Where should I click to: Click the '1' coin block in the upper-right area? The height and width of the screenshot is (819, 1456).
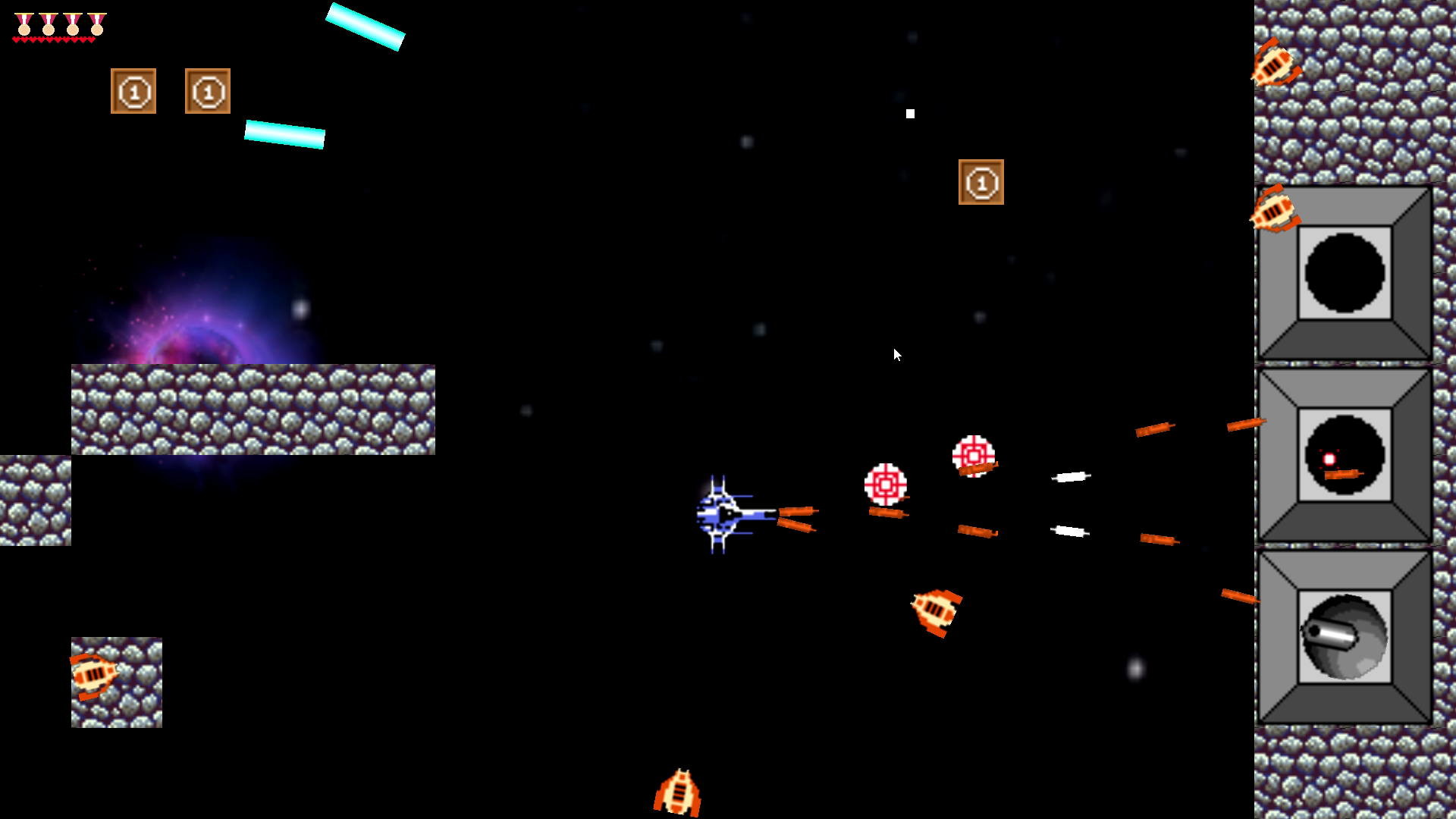(x=982, y=183)
